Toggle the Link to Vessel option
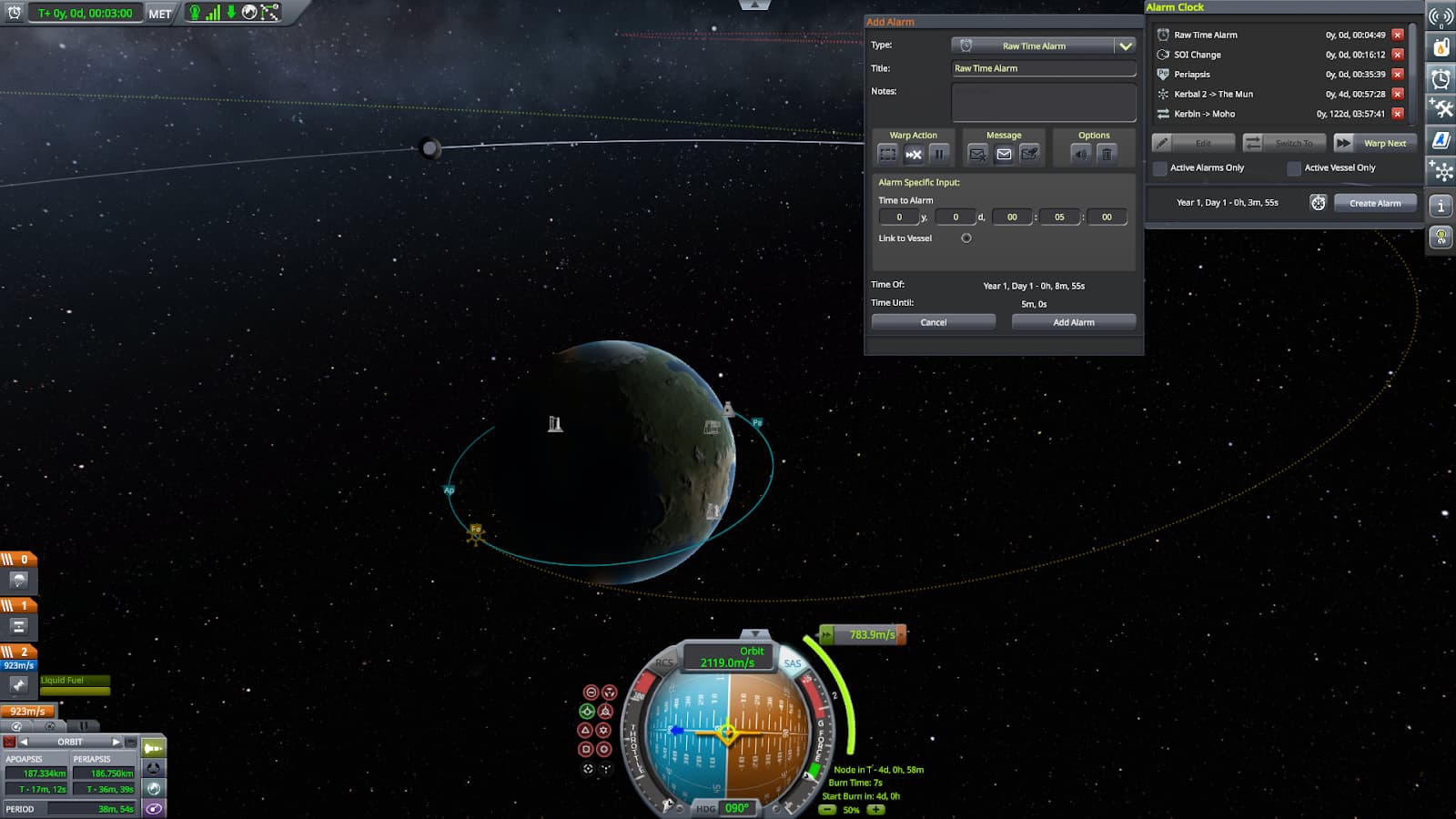1456x819 pixels. pyautogui.click(x=966, y=238)
